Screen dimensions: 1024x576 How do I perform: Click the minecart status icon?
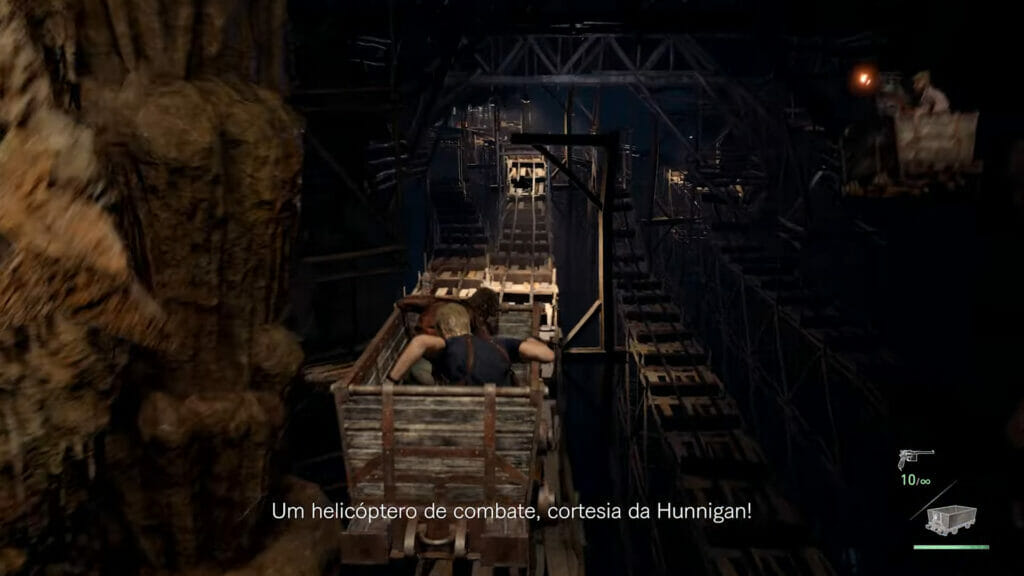pos(950,519)
